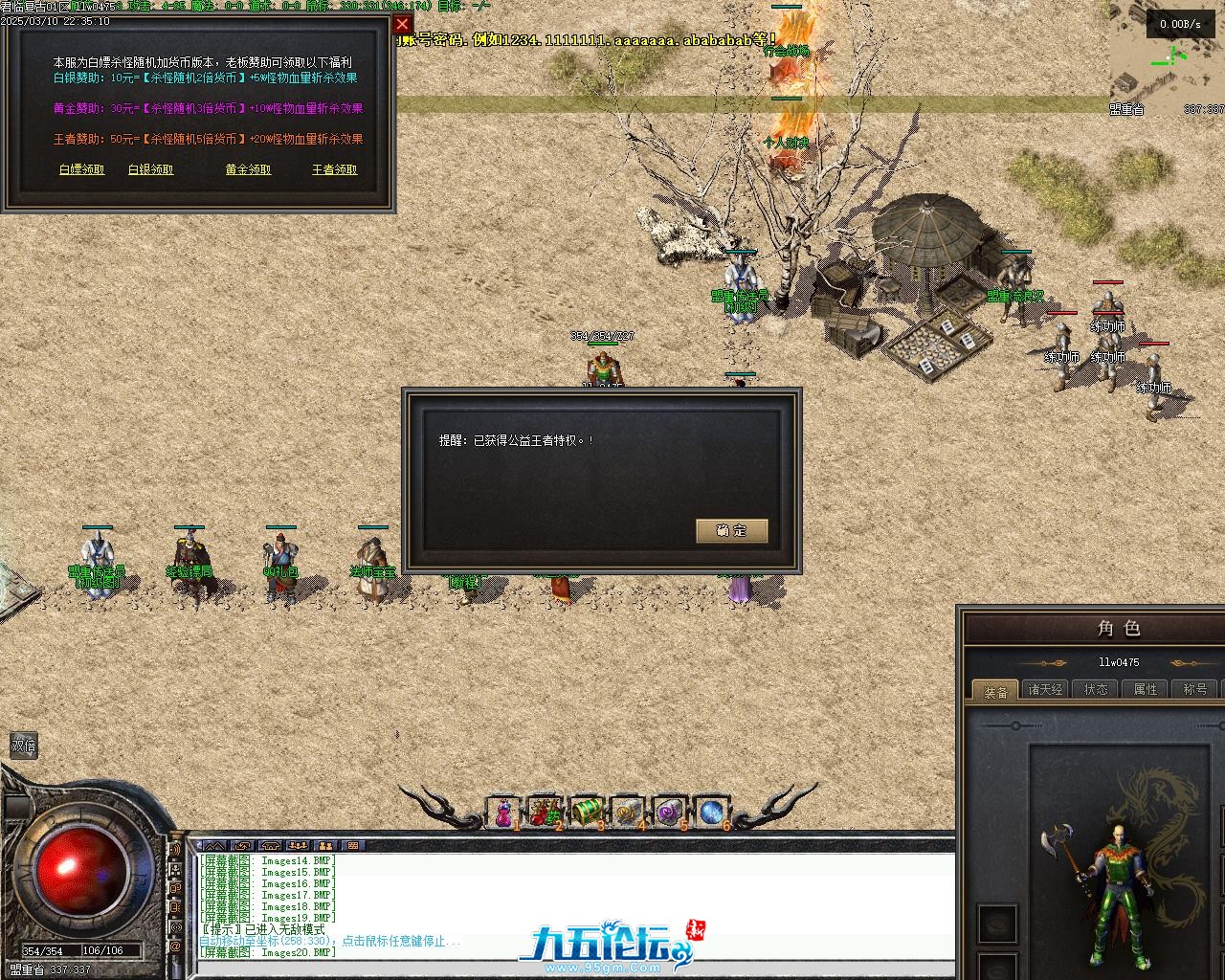
Task: Open the green treasure chest in slot 3
Action: tap(587, 813)
